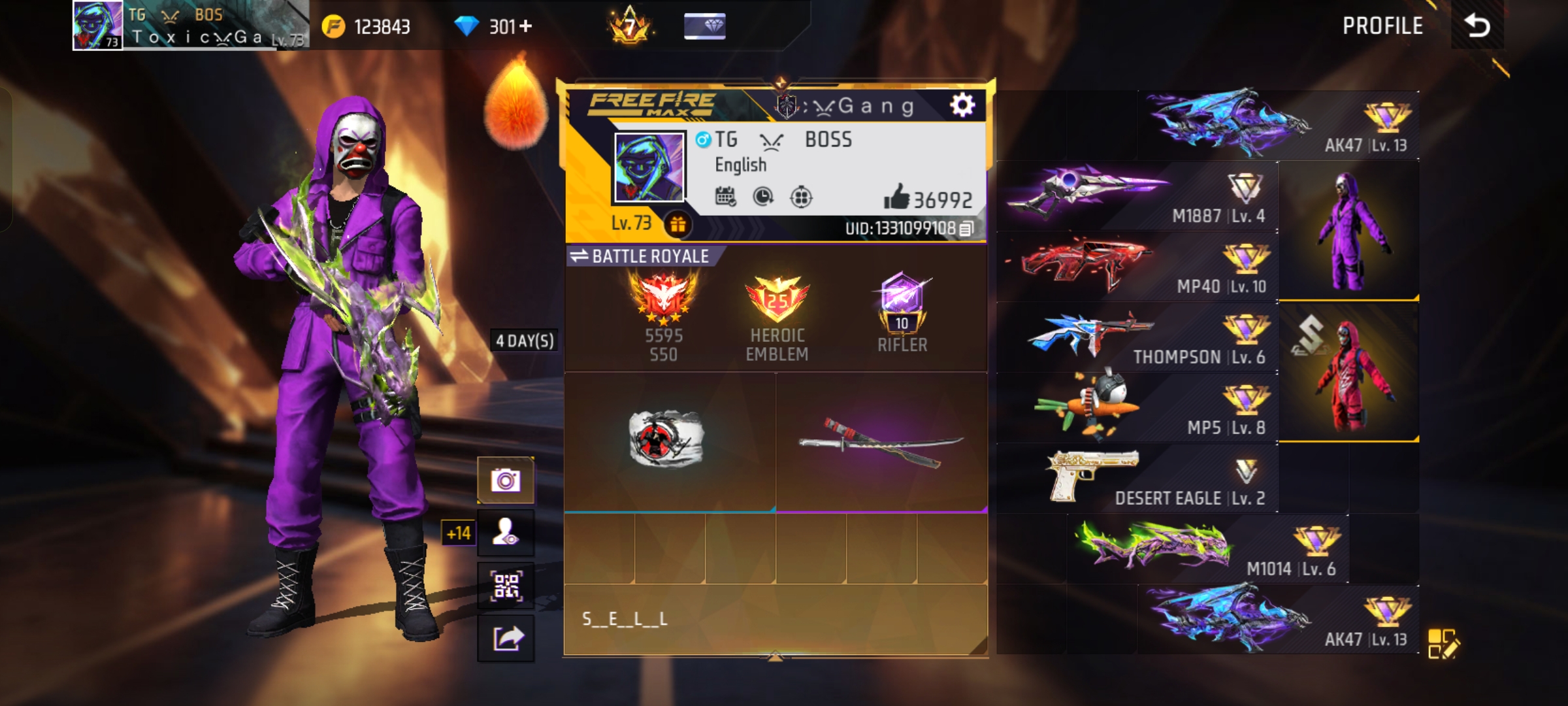Viewport: 1568px width, 706px height.
Task: Select the MP5 Lv. 8 weapon
Action: pyautogui.click(x=1138, y=408)
